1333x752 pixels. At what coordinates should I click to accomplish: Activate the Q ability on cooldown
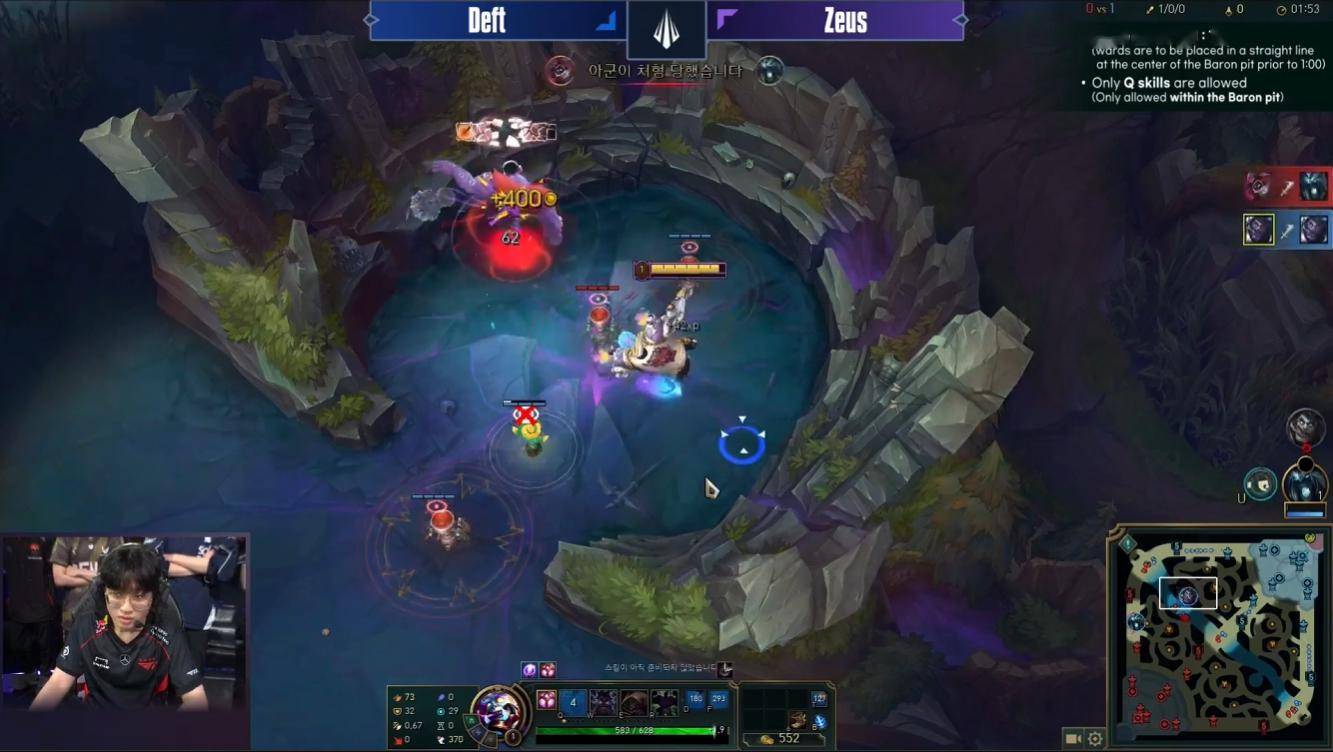click(573, 702)
